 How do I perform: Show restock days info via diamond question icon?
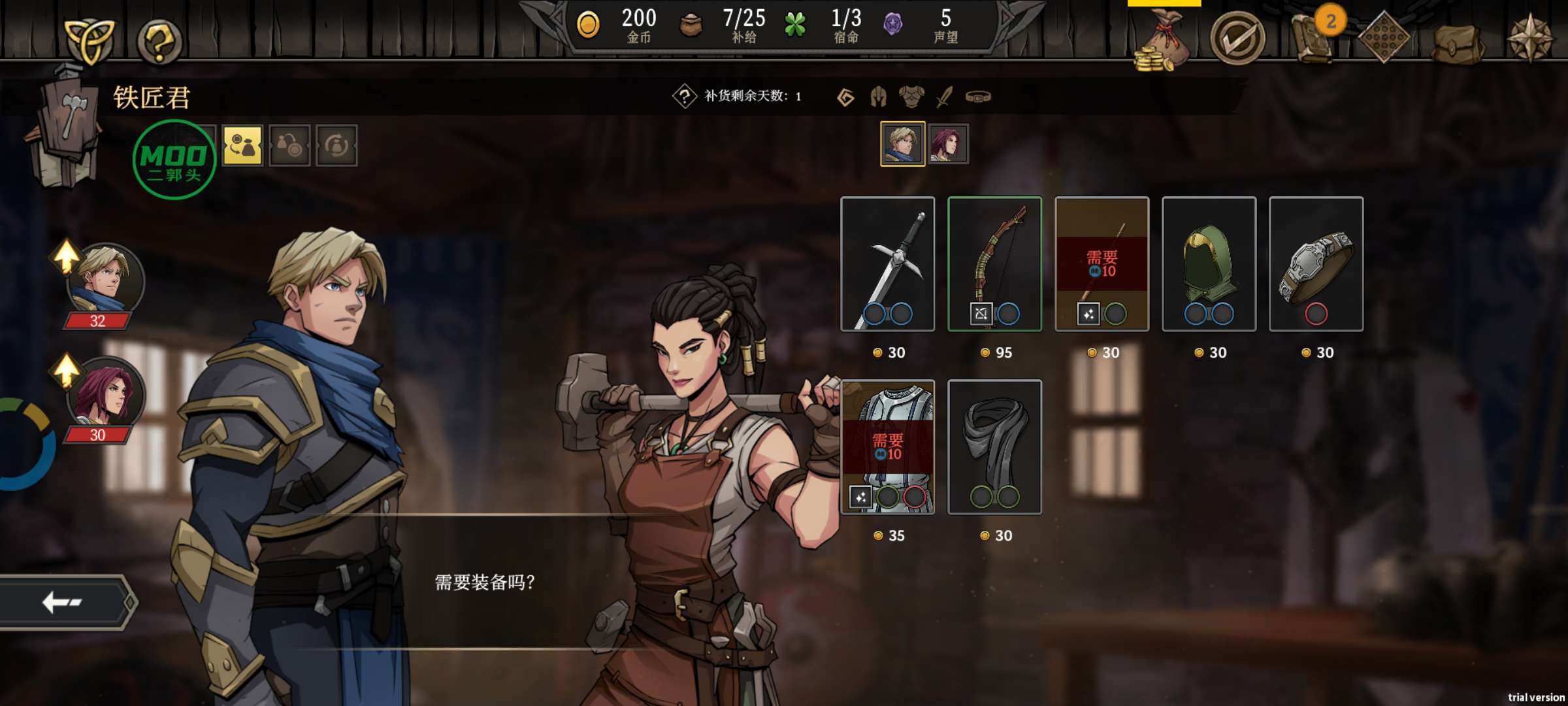684,97
